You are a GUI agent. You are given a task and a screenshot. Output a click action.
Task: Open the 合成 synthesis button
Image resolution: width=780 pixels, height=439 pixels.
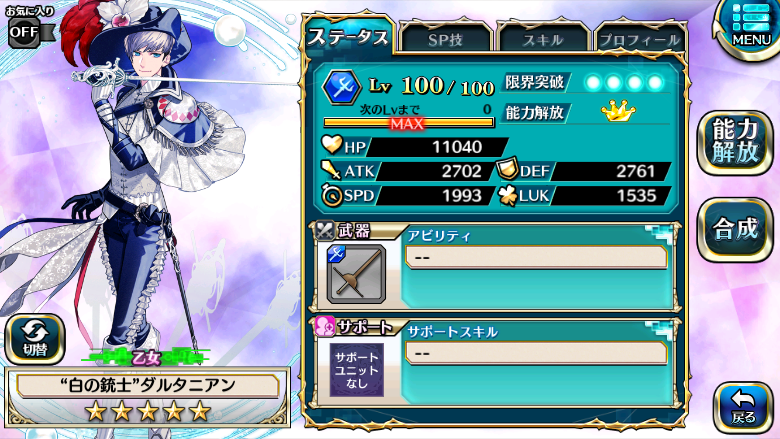coord(735,229)
